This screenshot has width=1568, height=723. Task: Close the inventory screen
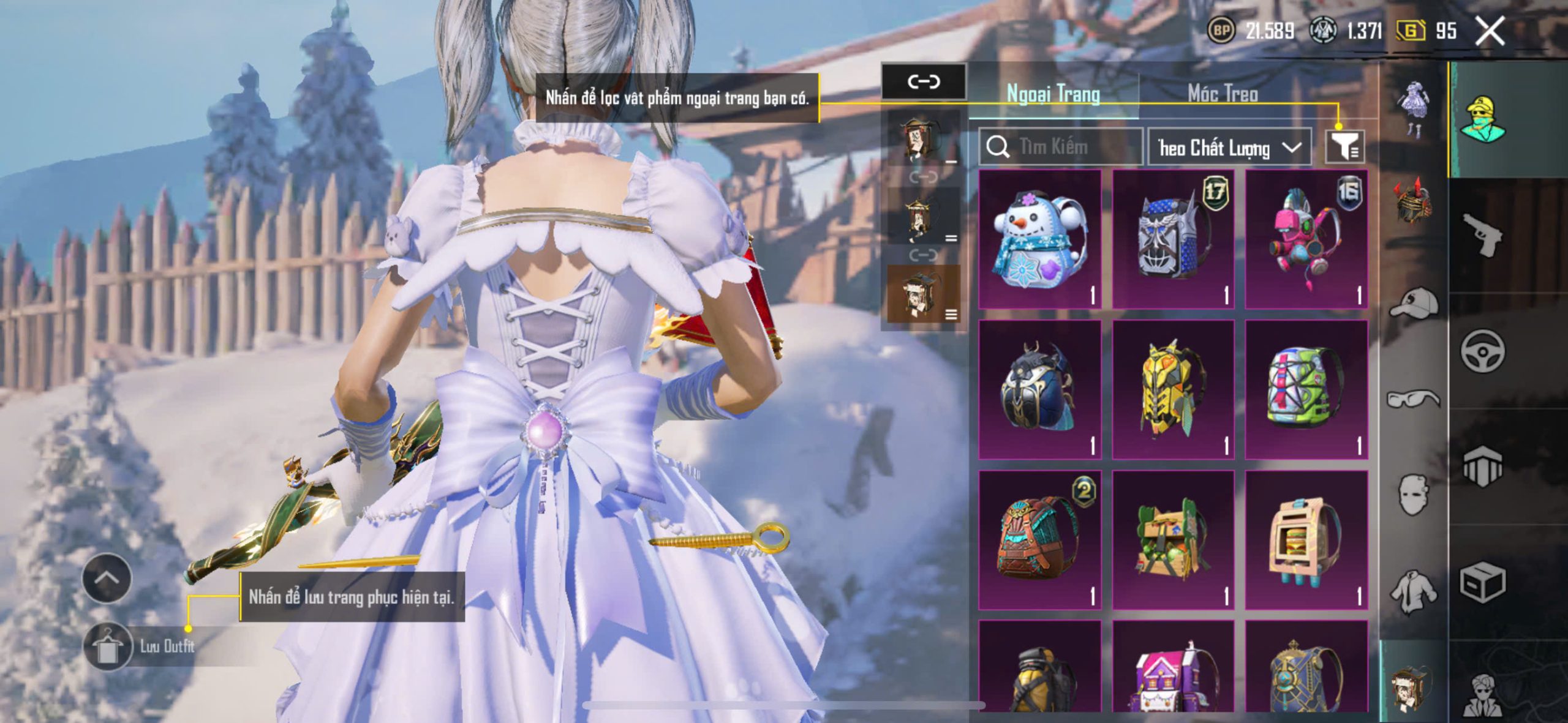tap(1490, 31)
